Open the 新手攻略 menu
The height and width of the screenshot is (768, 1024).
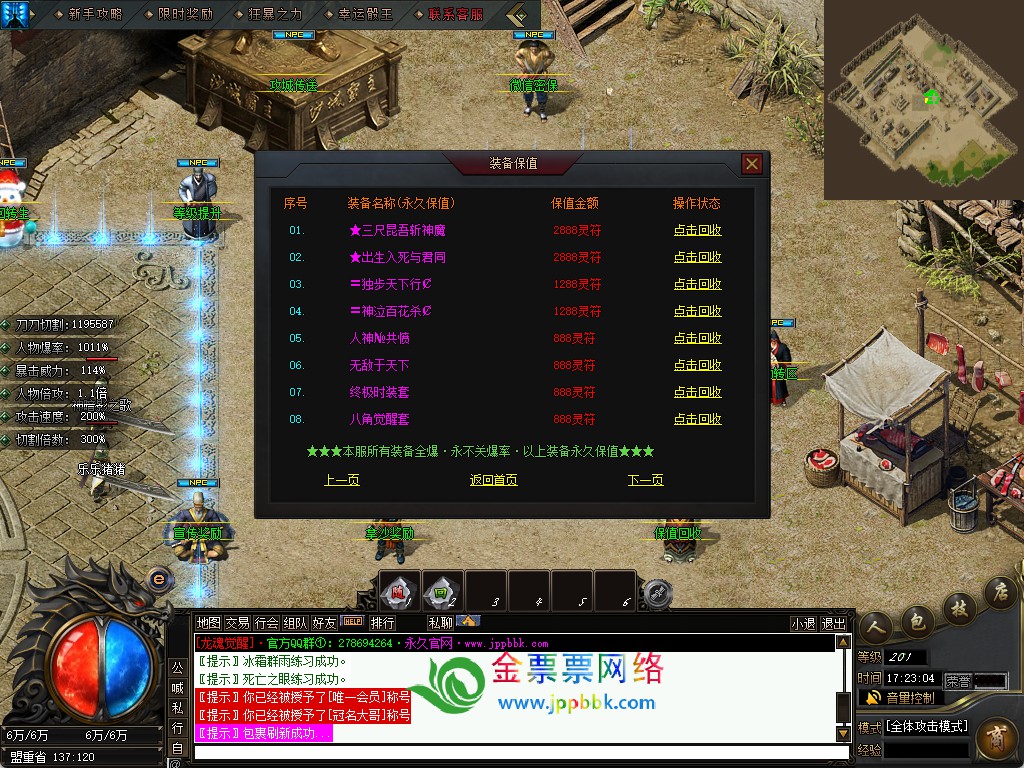click(95, 15)
